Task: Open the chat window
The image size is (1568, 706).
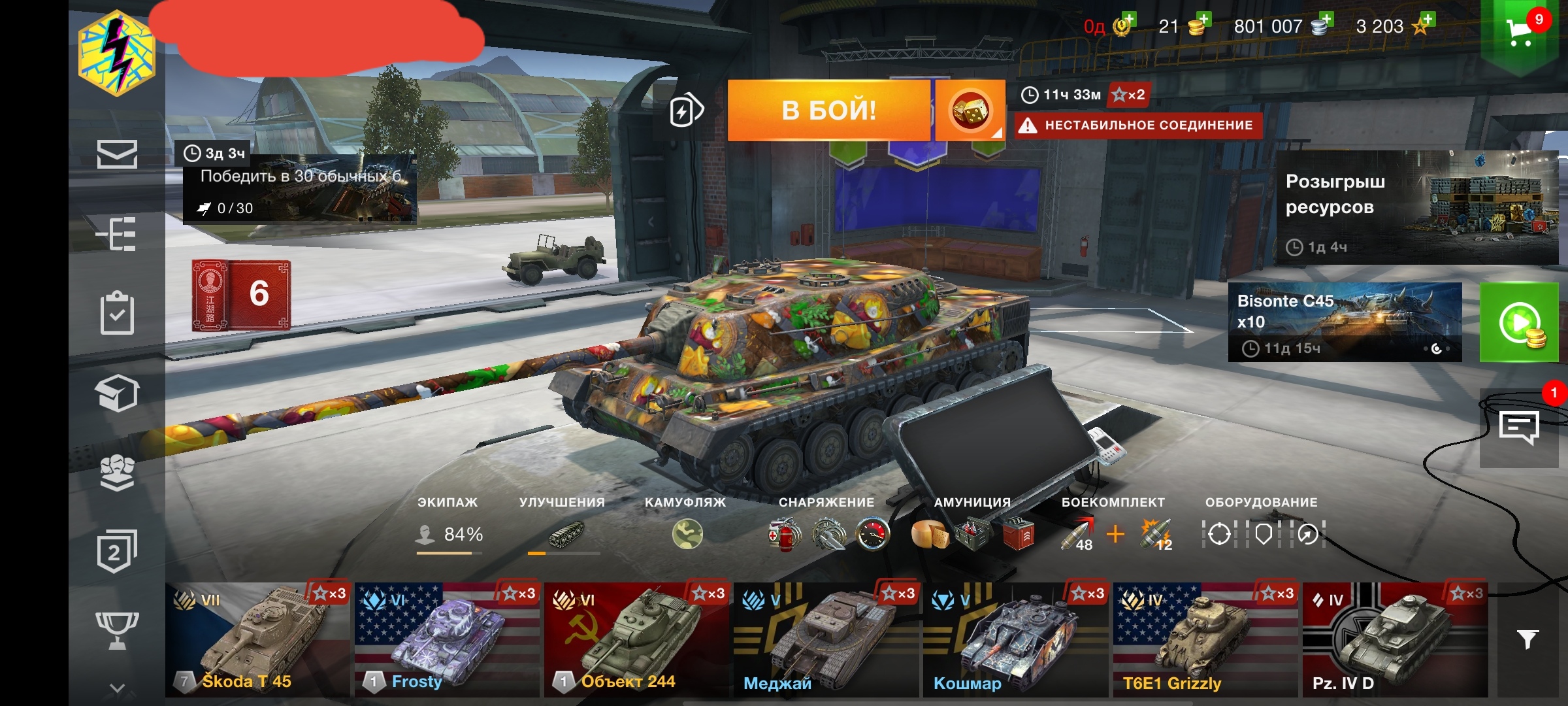Action: click(x=1519, y=428)
